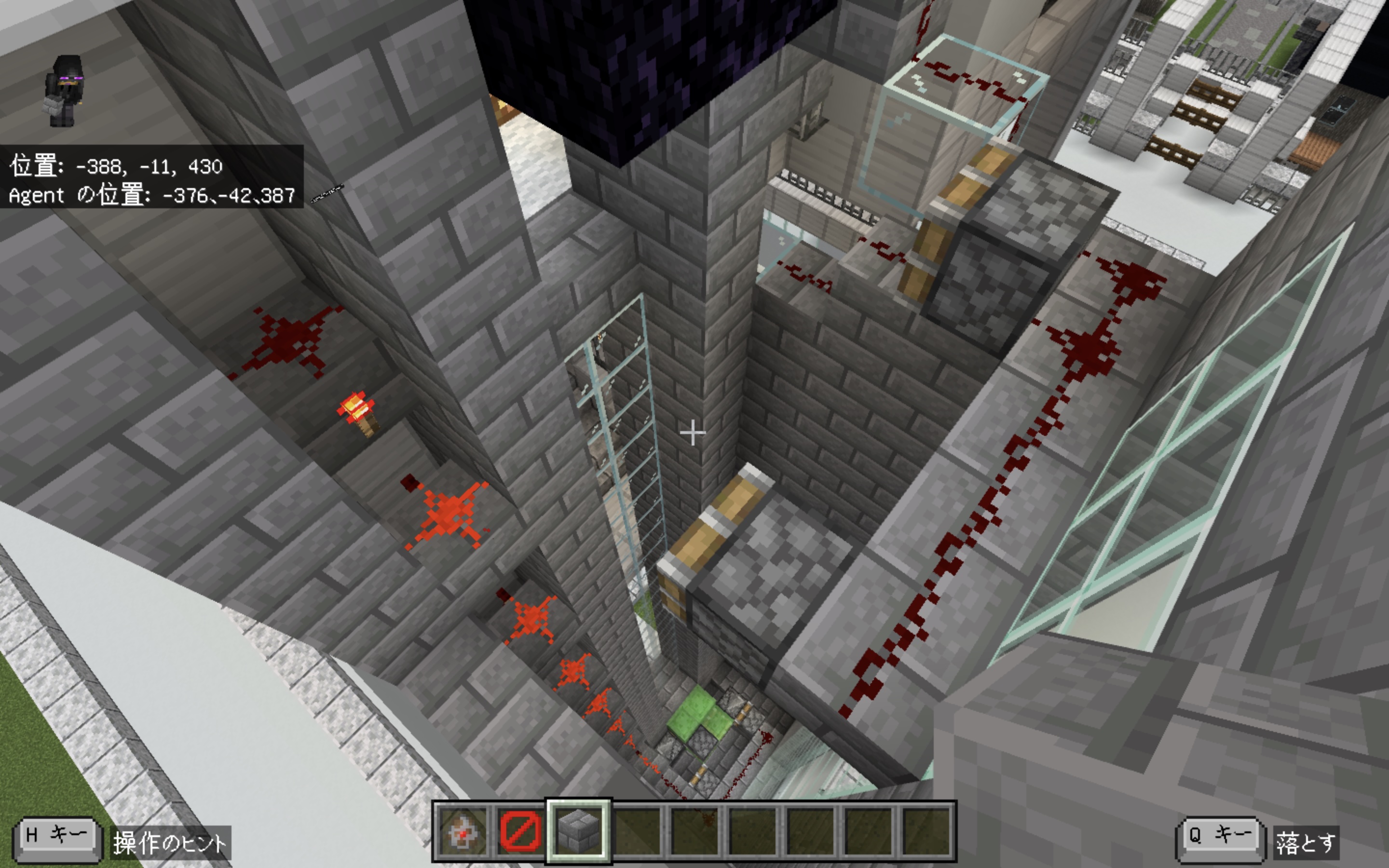The width and height of the screenshot is (1389, 868).
Task: Select the stone bricks hotbar slot
Action: [x=579, y=831]
